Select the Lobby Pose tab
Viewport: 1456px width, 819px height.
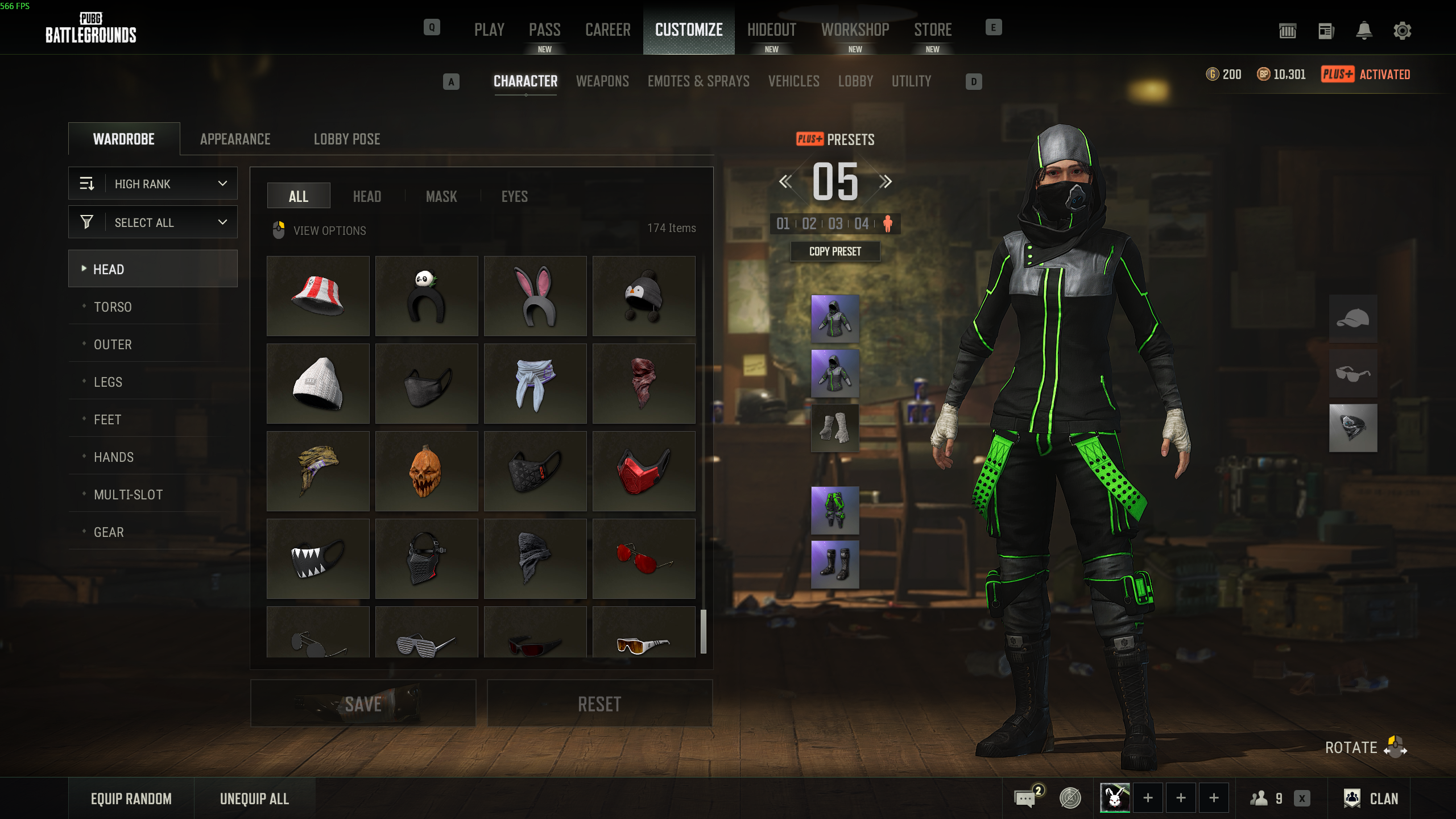(347, 139)
